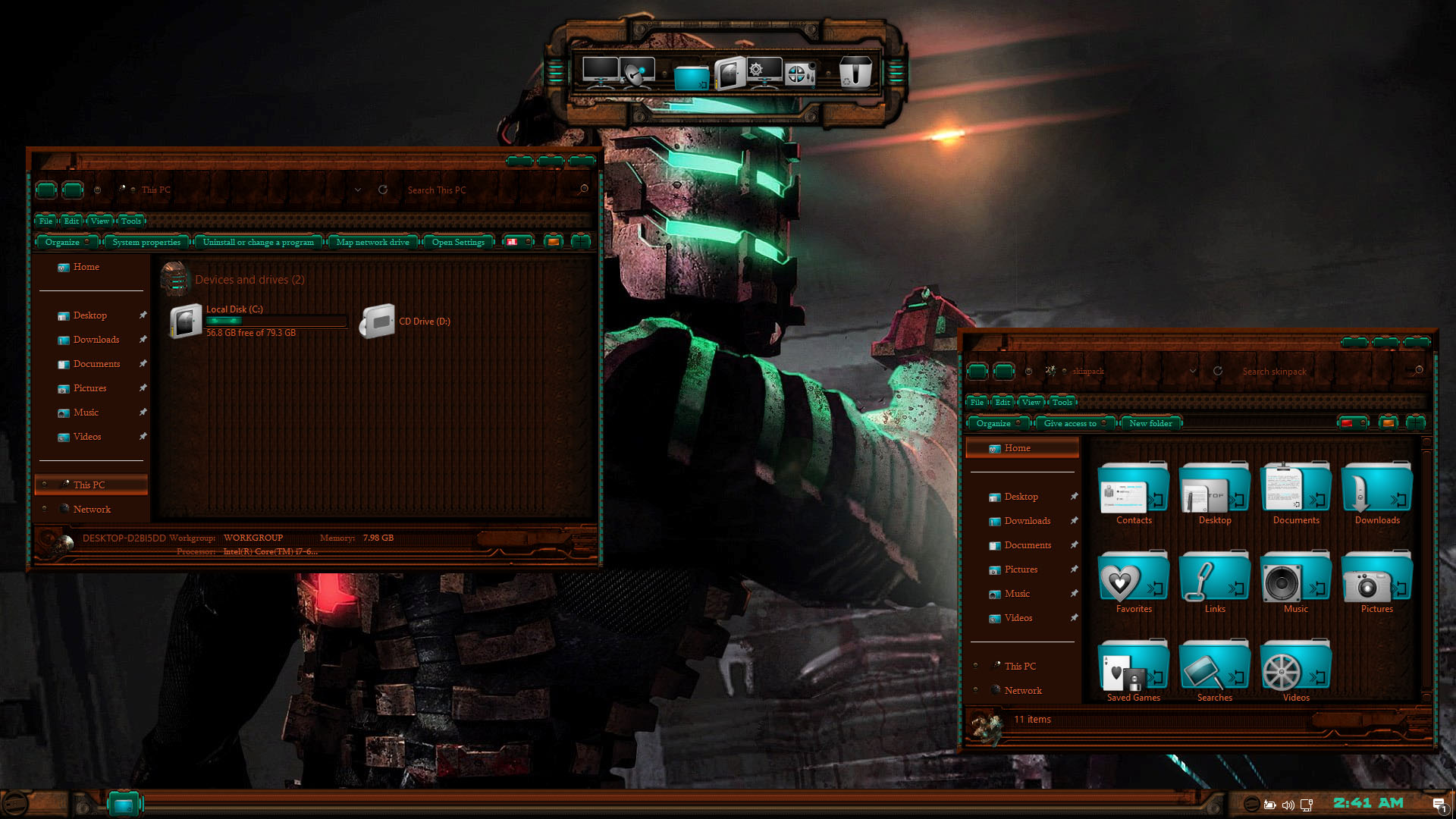Open the View menu in skinpack window
Viewport: 1456px width, 819px height.
(1030, 402)
